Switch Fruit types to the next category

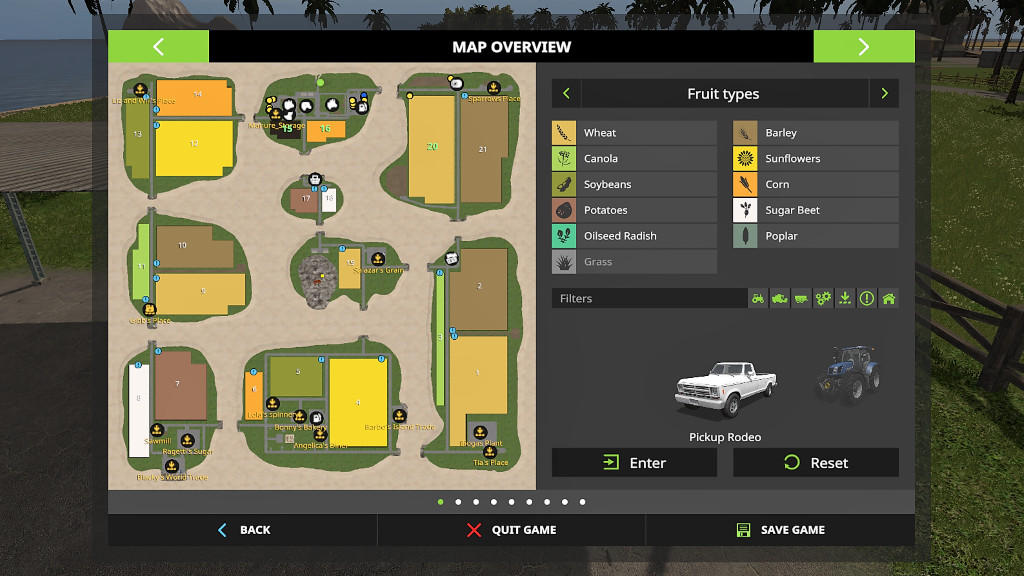tap(884, 94)
